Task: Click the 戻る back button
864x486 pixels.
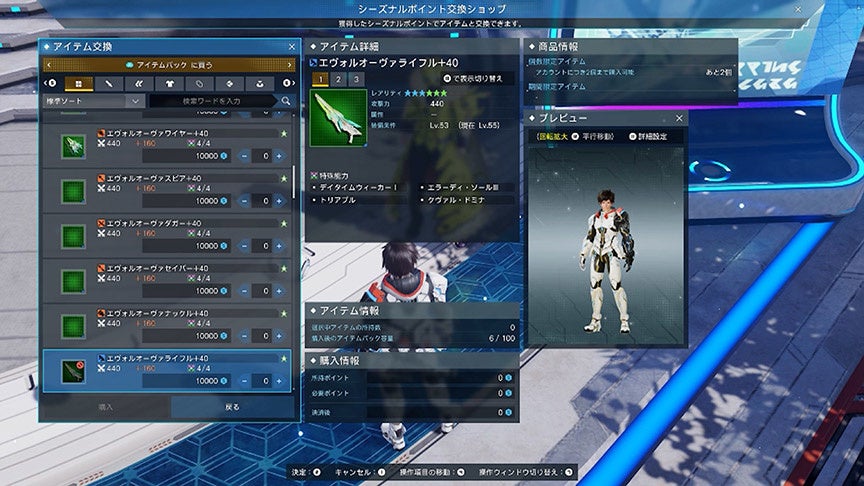Action: point(231,408)
